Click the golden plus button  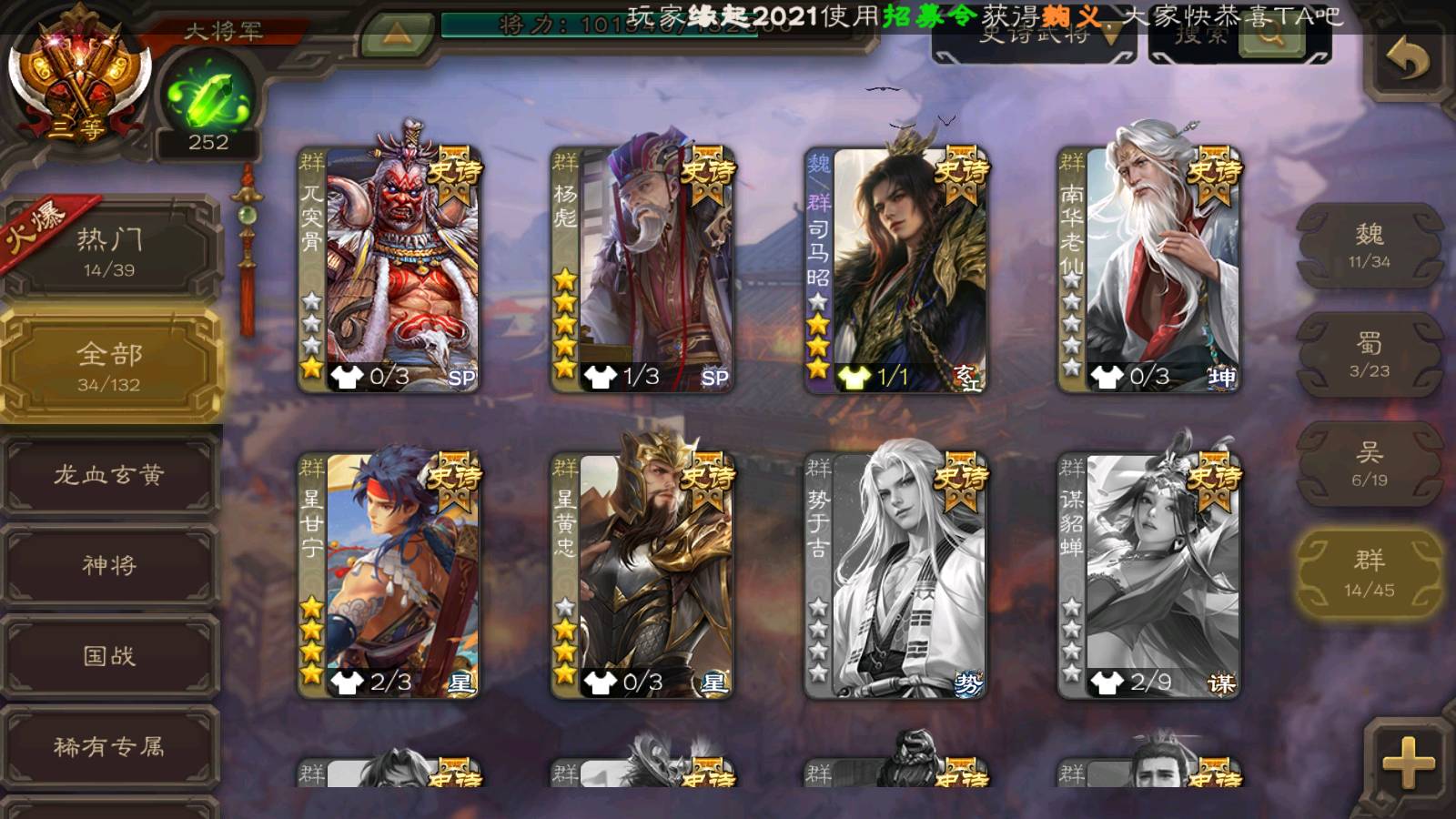(1407, 763)
